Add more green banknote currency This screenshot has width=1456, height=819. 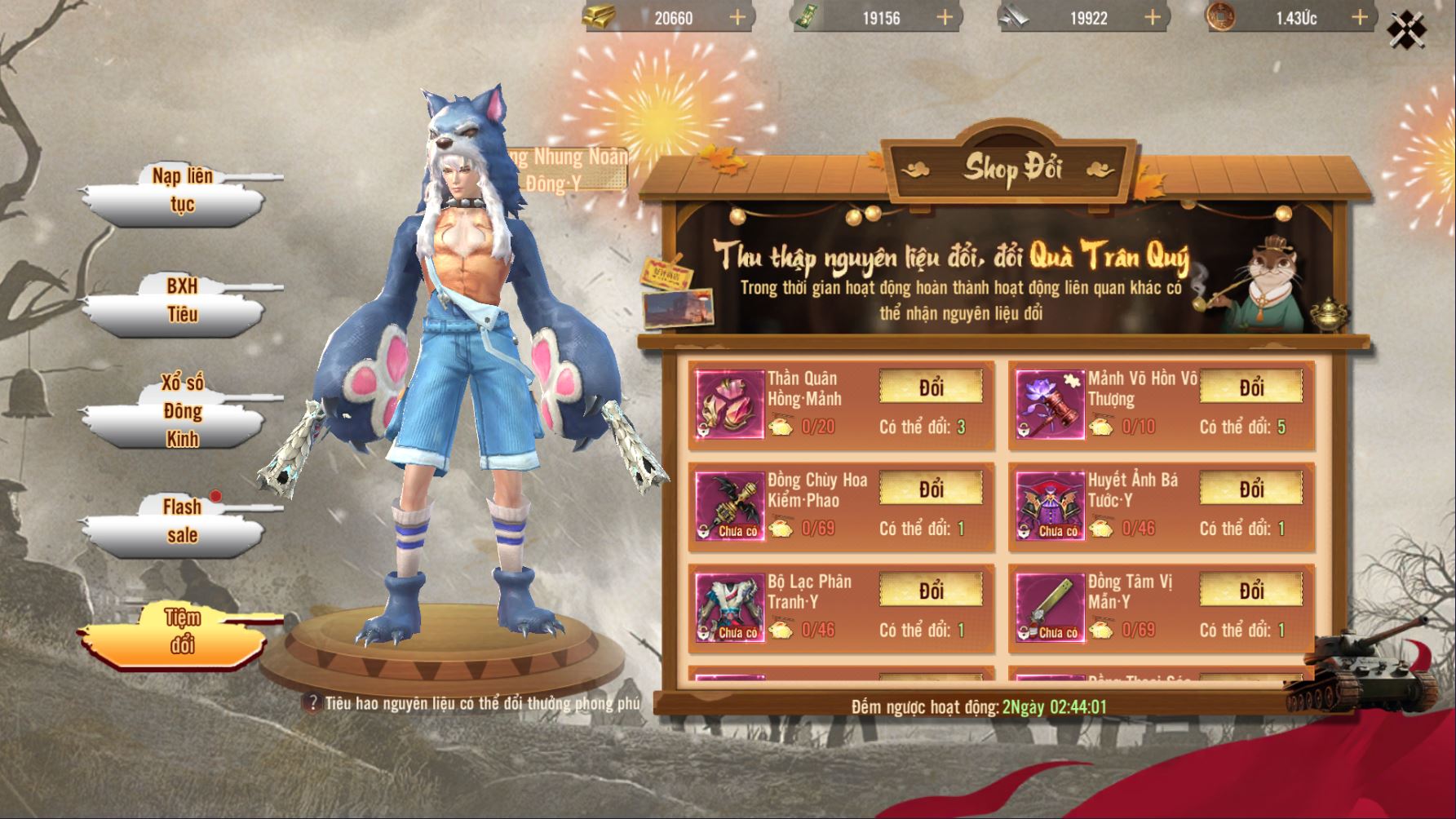tap(945, 17)
